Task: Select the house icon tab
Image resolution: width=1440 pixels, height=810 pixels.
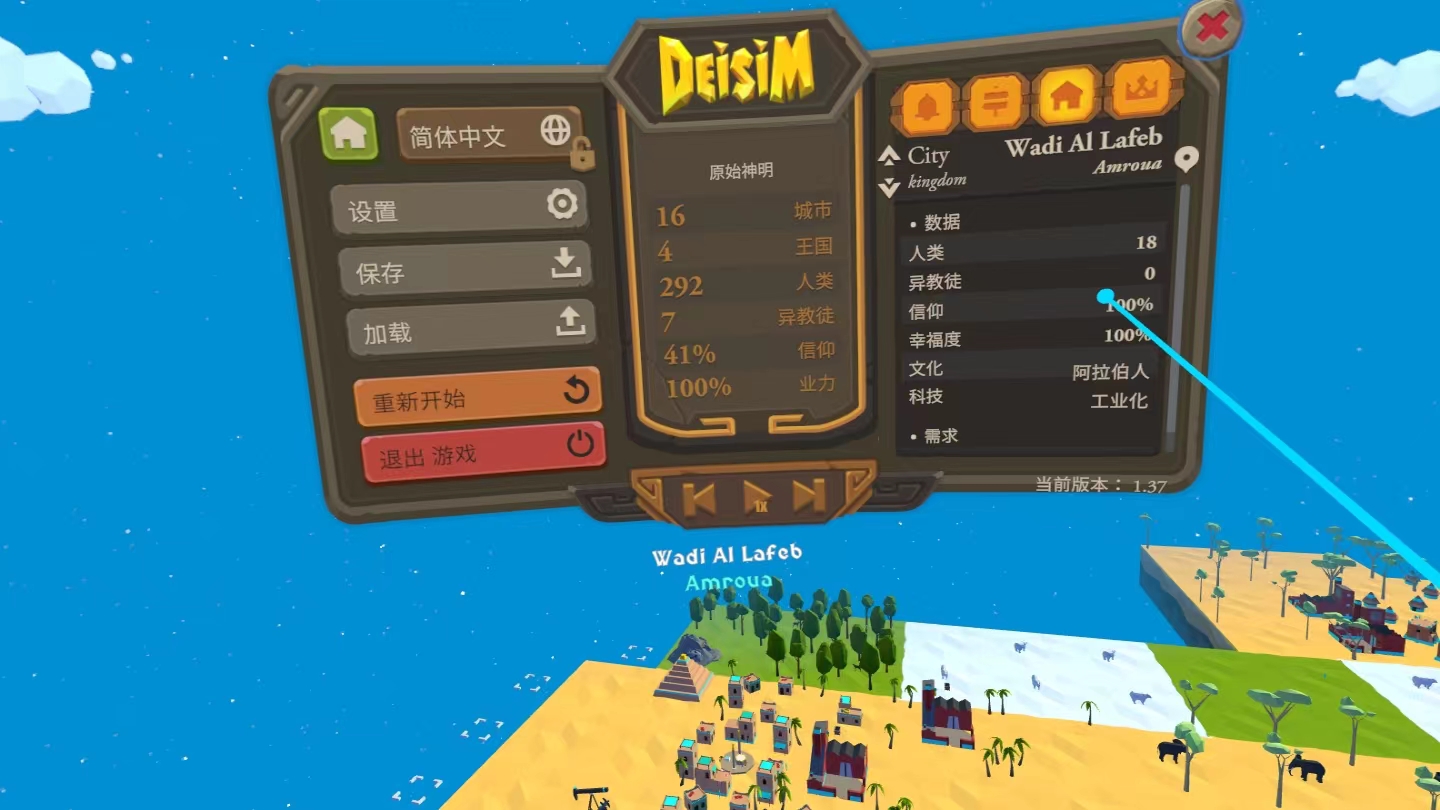Action: 1067,96
